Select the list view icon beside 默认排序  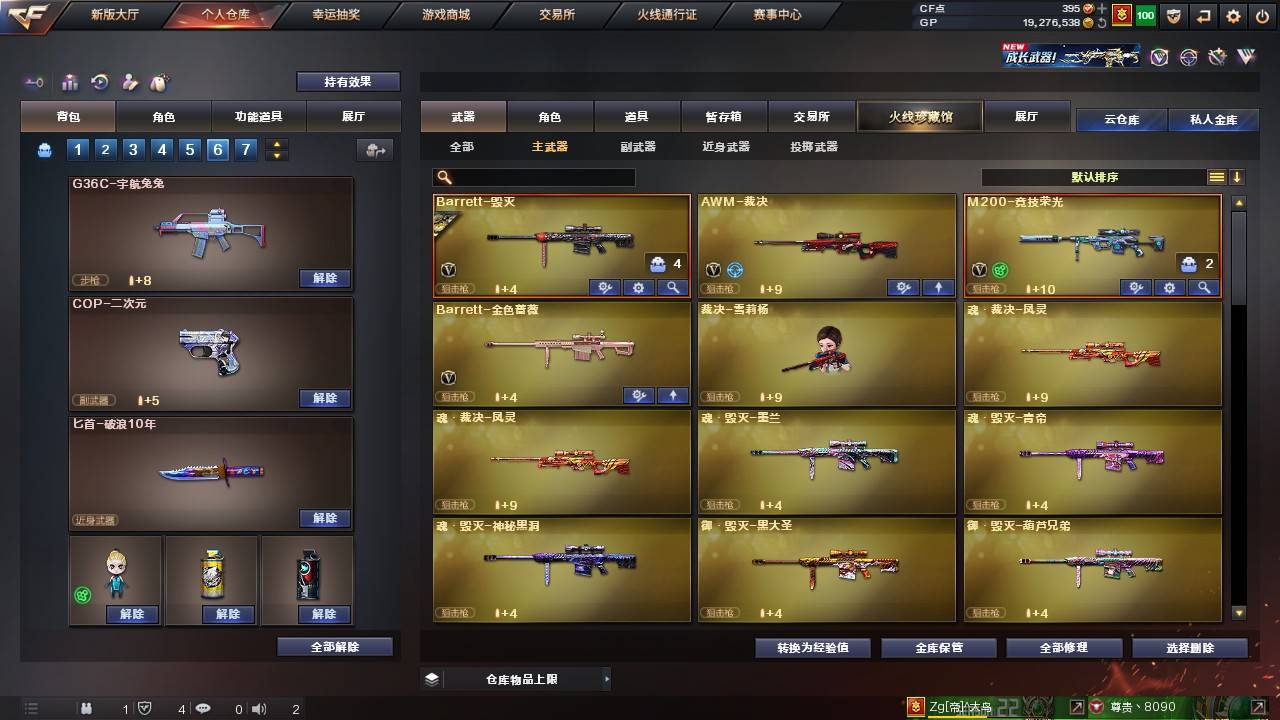pos(1215,177)
